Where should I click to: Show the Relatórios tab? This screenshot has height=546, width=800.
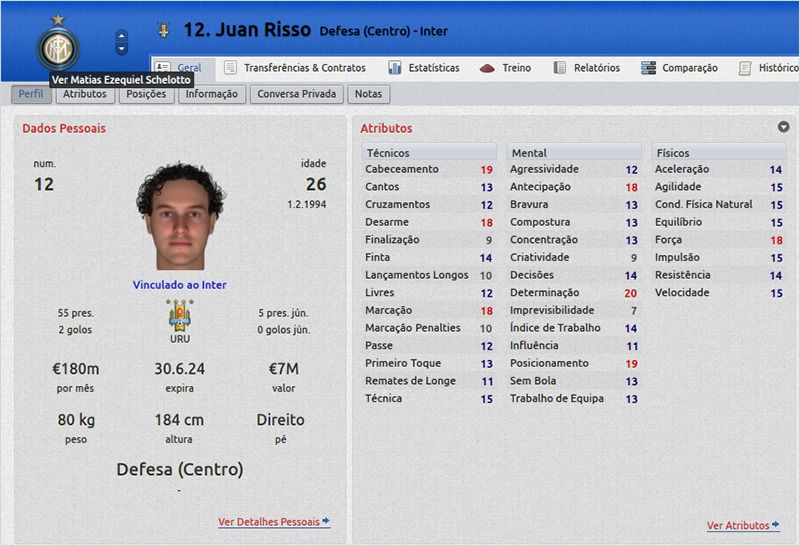coord(586,68)
